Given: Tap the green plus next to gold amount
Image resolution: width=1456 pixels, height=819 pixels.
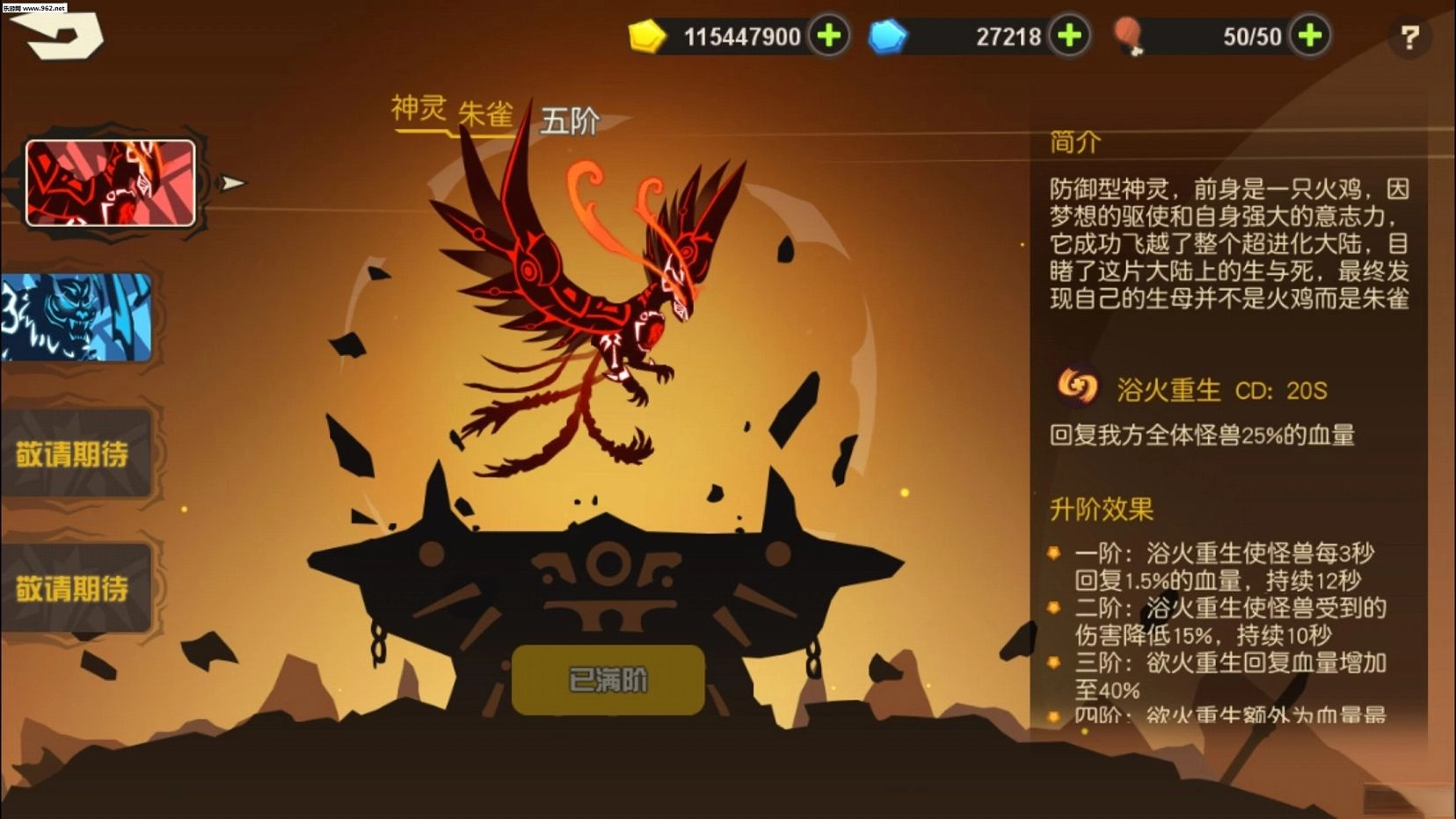Looking at the screenshot, I should pos(827,37).
